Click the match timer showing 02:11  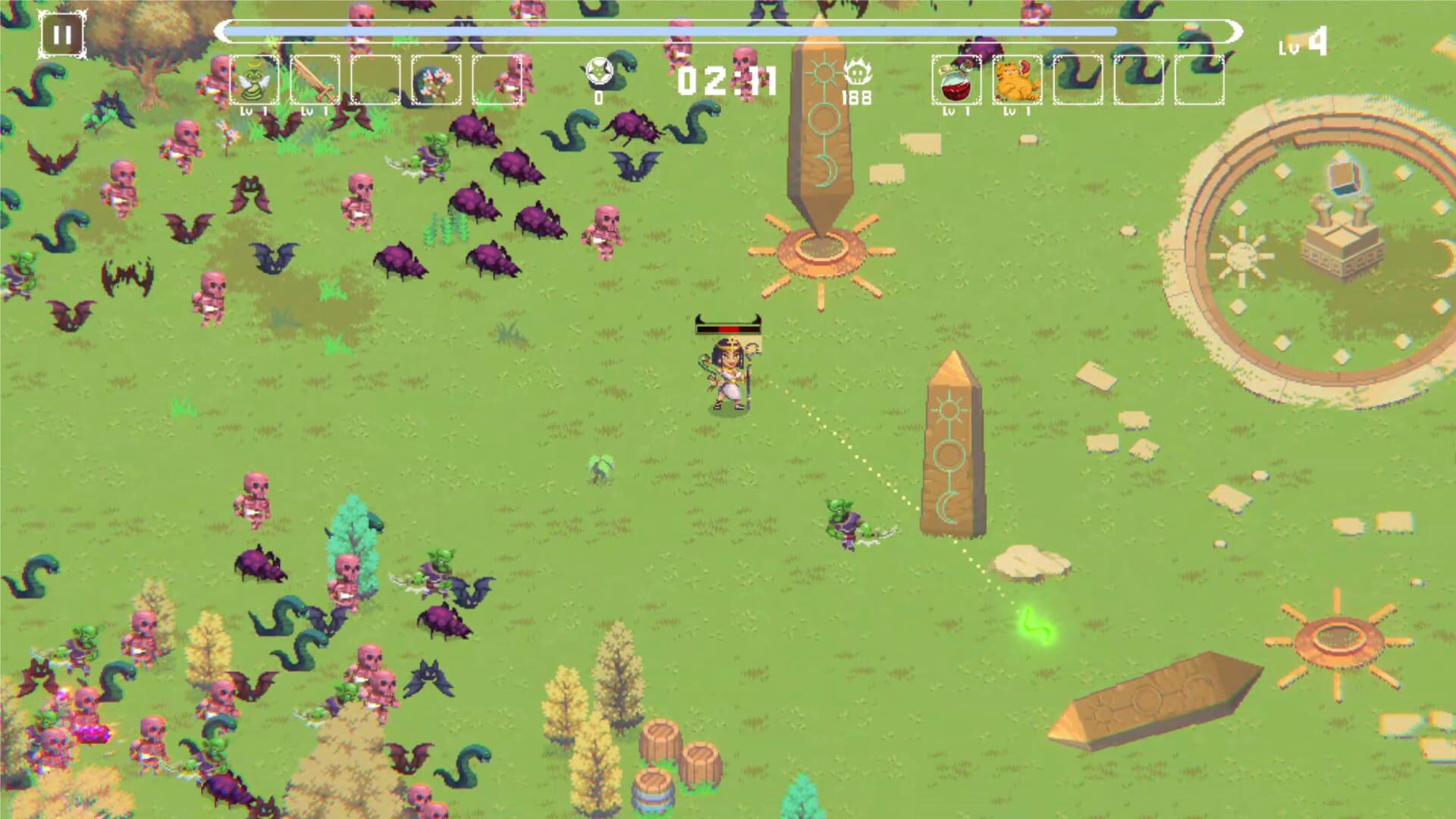(730, 80)
